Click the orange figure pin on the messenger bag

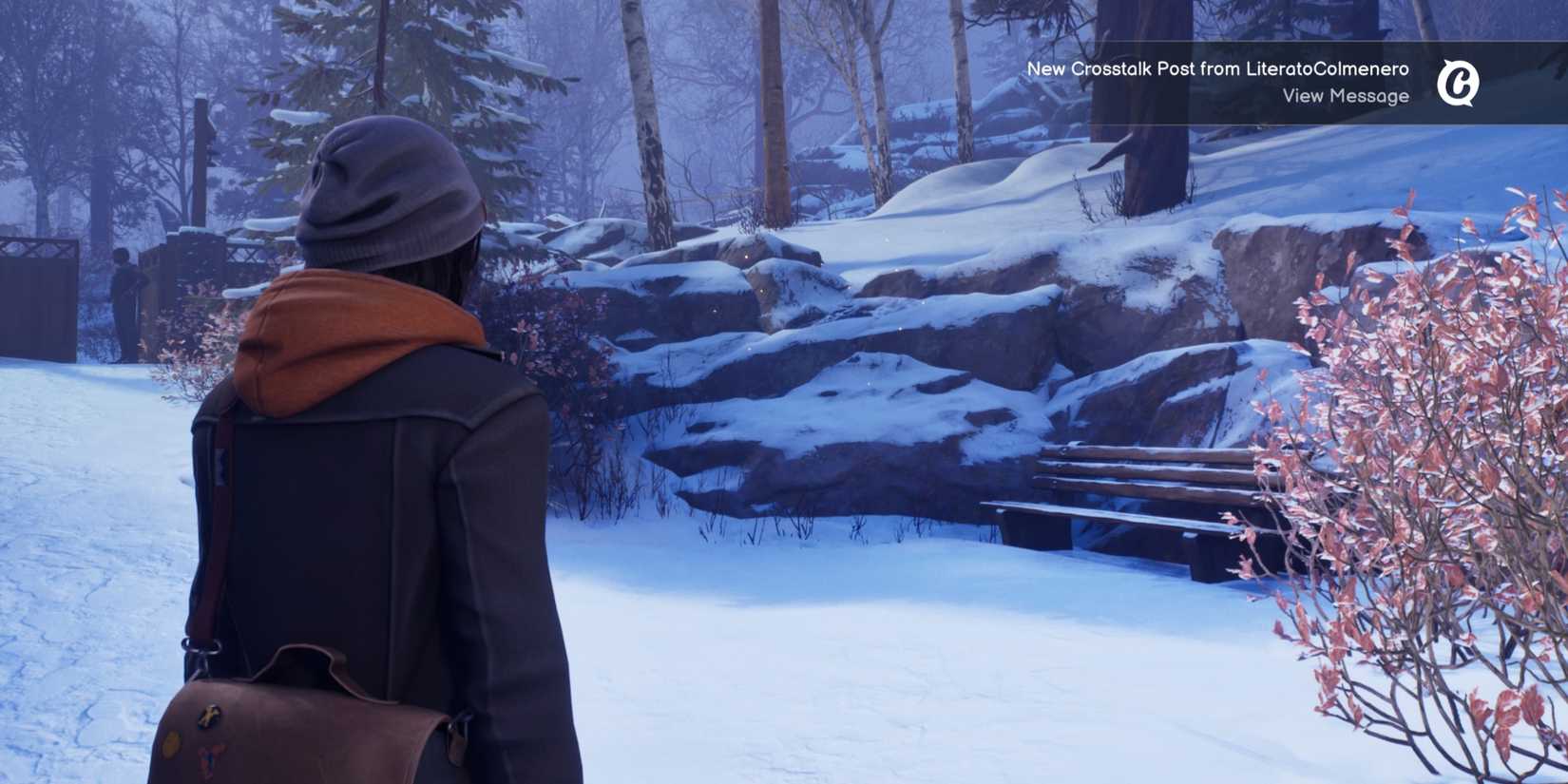pos(208,759)
